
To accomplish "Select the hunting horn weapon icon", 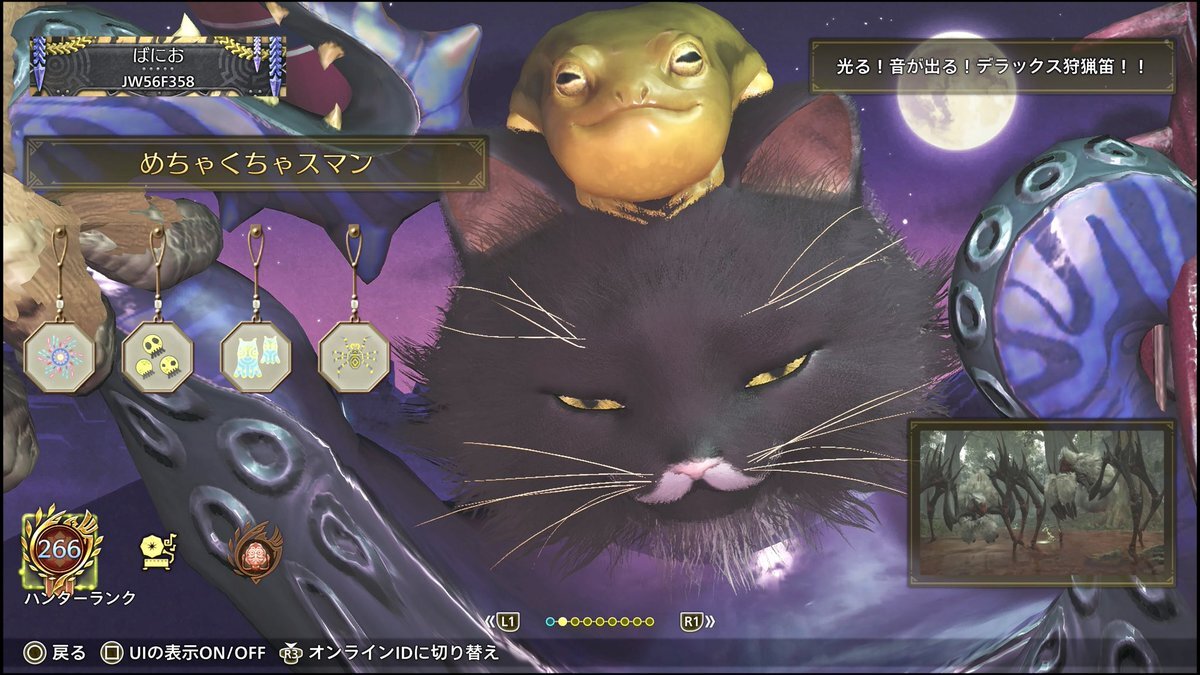I will click(x=158, y=550).
